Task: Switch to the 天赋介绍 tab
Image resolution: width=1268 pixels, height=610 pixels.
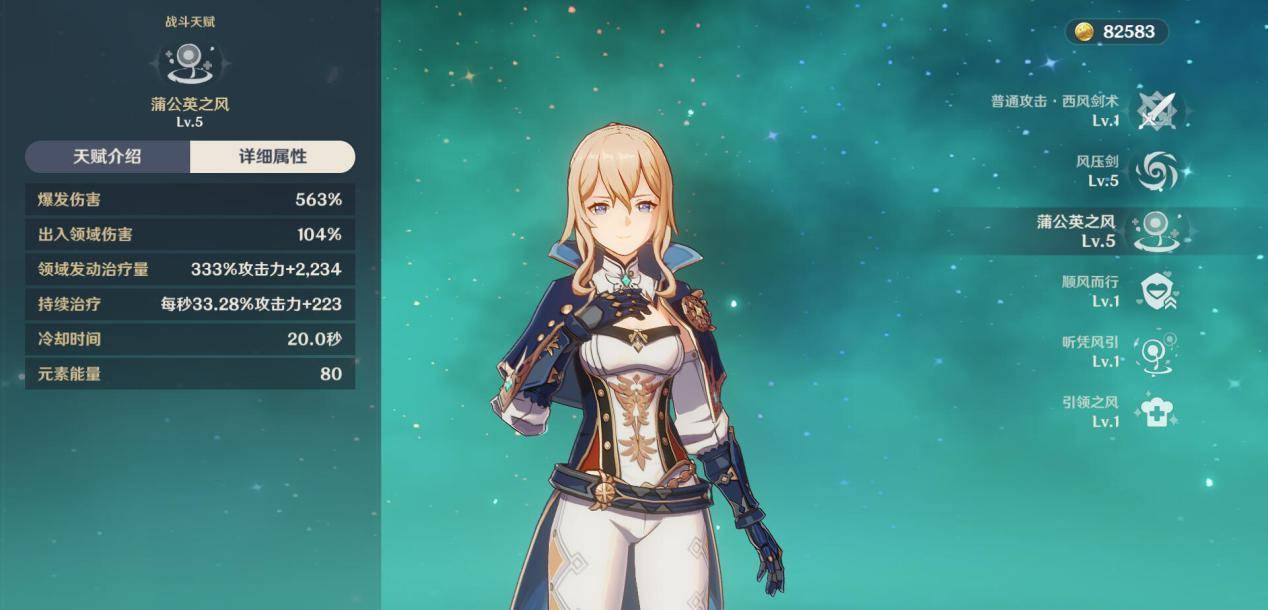Action: [107, 157]
